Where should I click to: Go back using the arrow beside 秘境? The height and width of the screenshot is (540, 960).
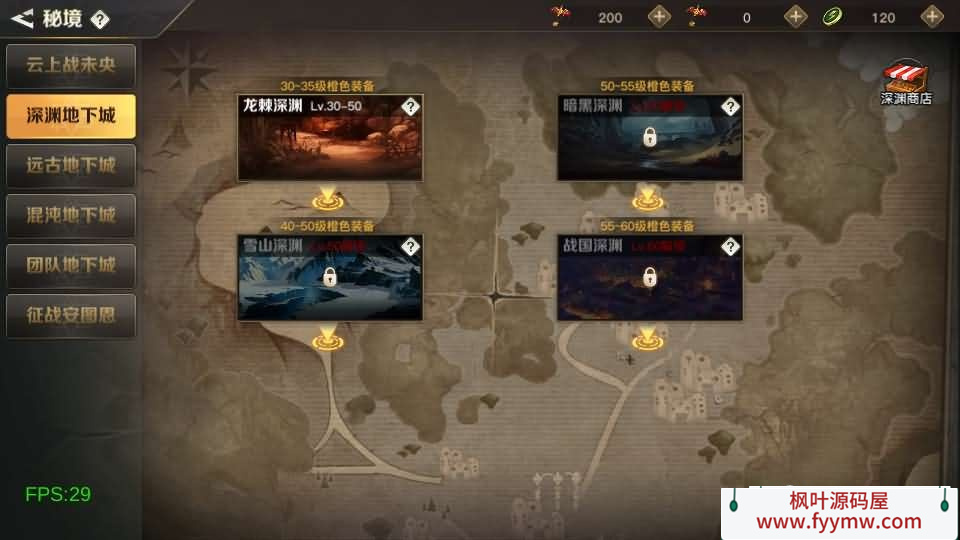pyautogui.click(x=22, y=17)
